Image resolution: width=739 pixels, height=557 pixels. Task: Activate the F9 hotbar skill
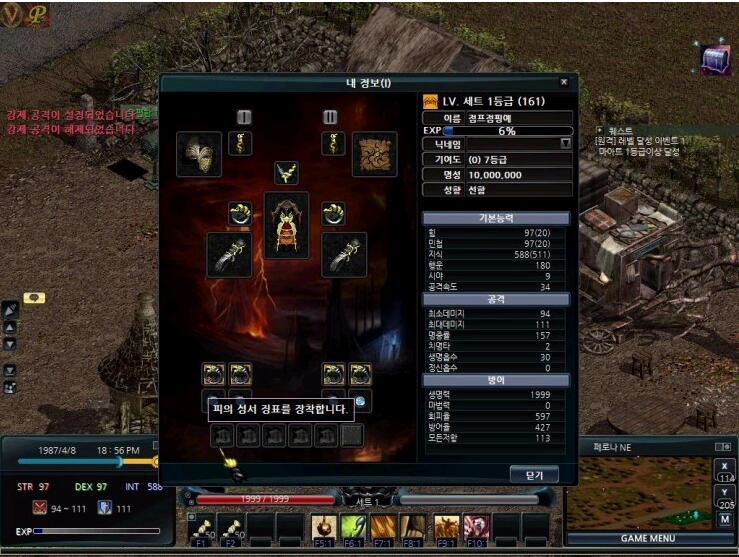click(445, 527)
